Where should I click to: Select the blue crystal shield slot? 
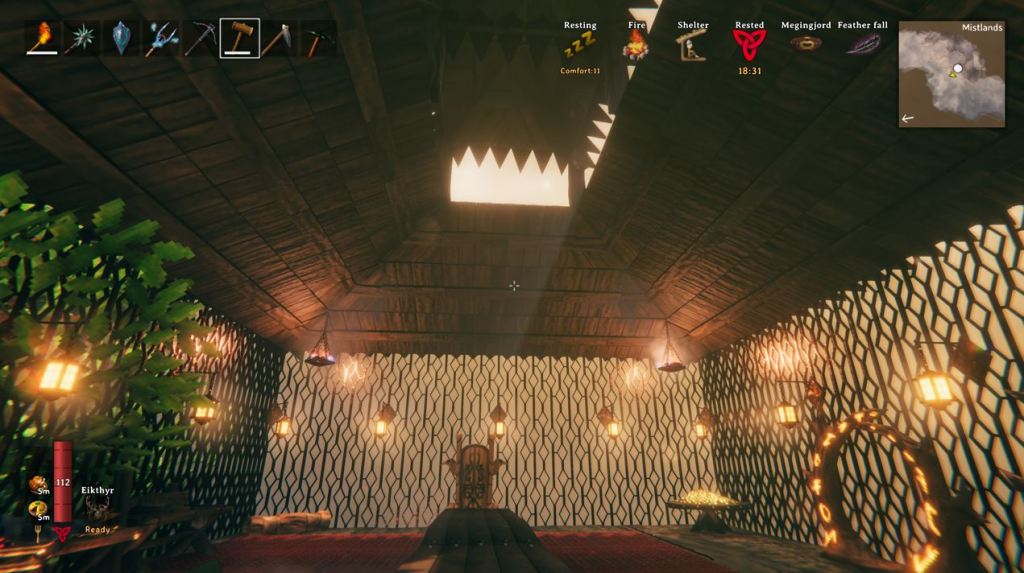(121, 38)
